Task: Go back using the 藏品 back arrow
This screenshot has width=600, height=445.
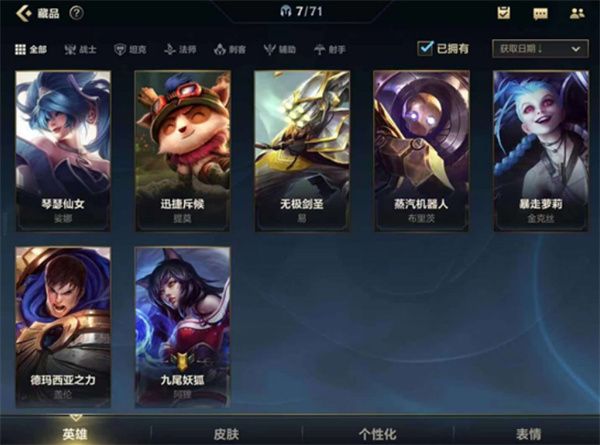Action: click(x=22, y=13)
